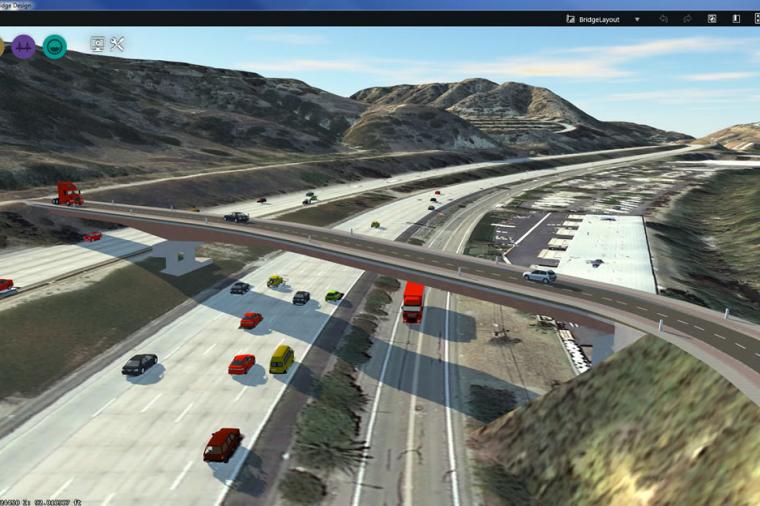The image size is (760, 506).
Task: Select the teal circular tool icon
Action: tap(55, 46)
